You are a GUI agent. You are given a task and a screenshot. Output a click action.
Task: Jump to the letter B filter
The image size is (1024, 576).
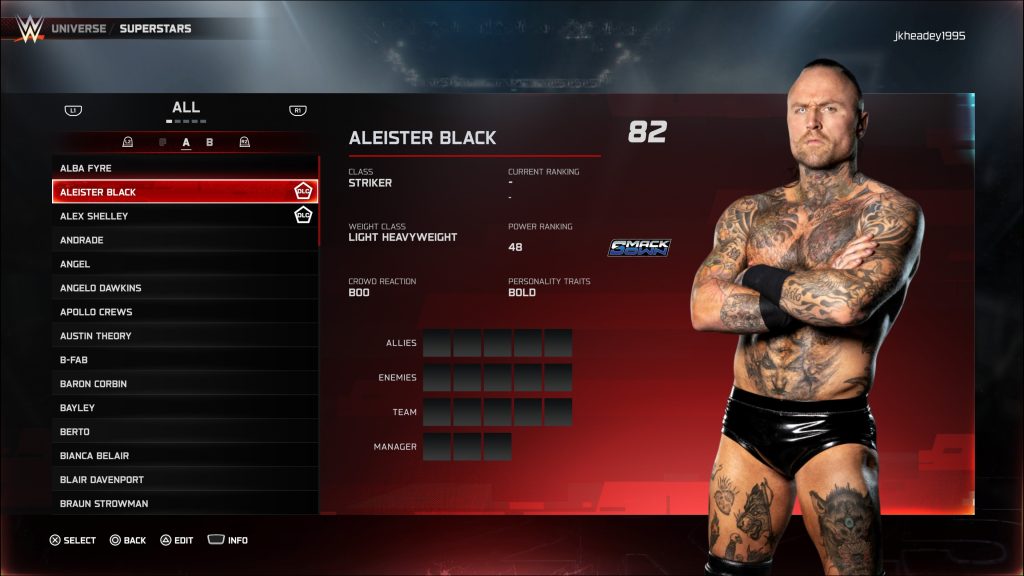coord(209,142)
